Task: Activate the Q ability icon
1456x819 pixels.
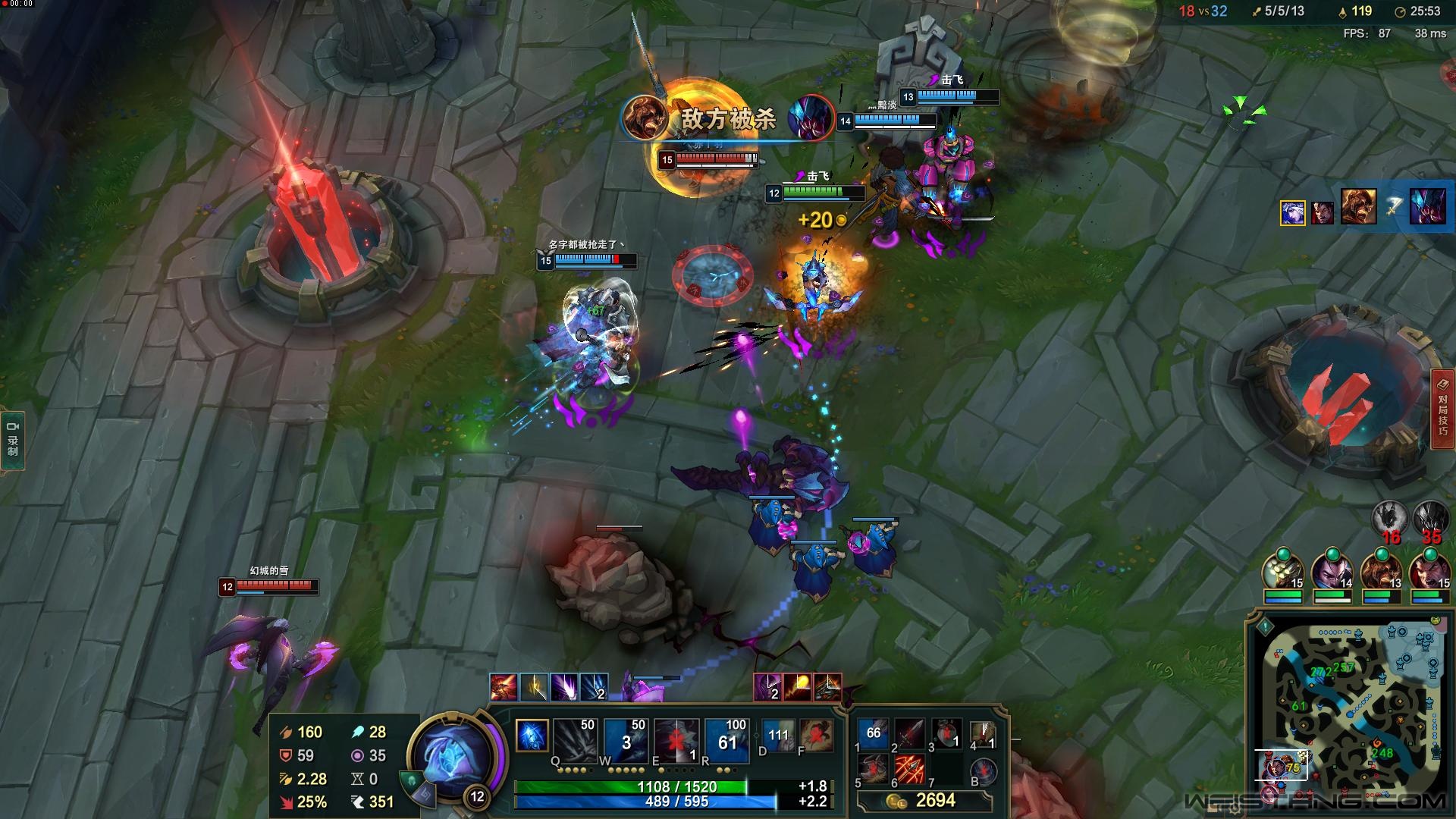Action: pos(576,739)
